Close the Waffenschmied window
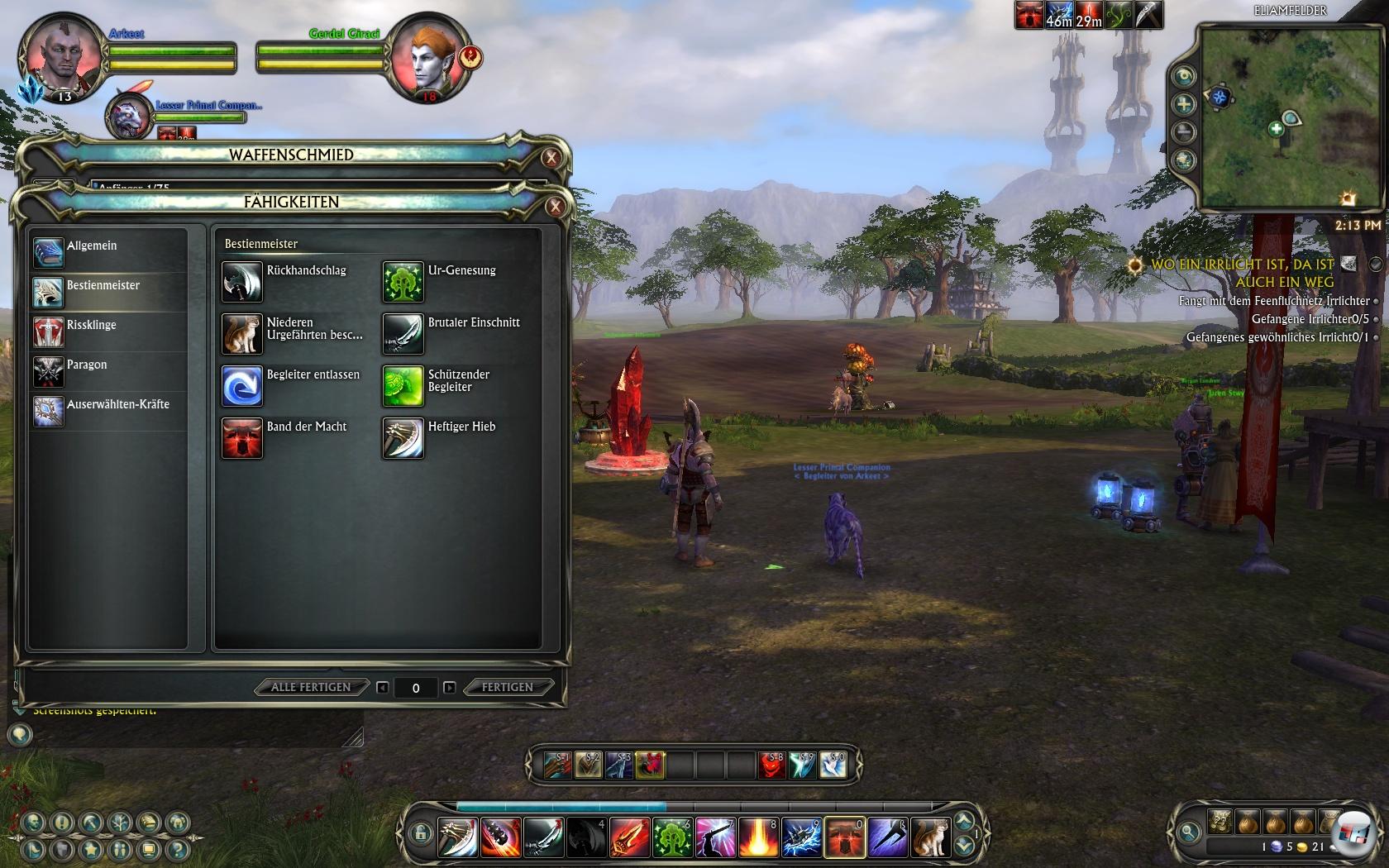 point(551,158)
